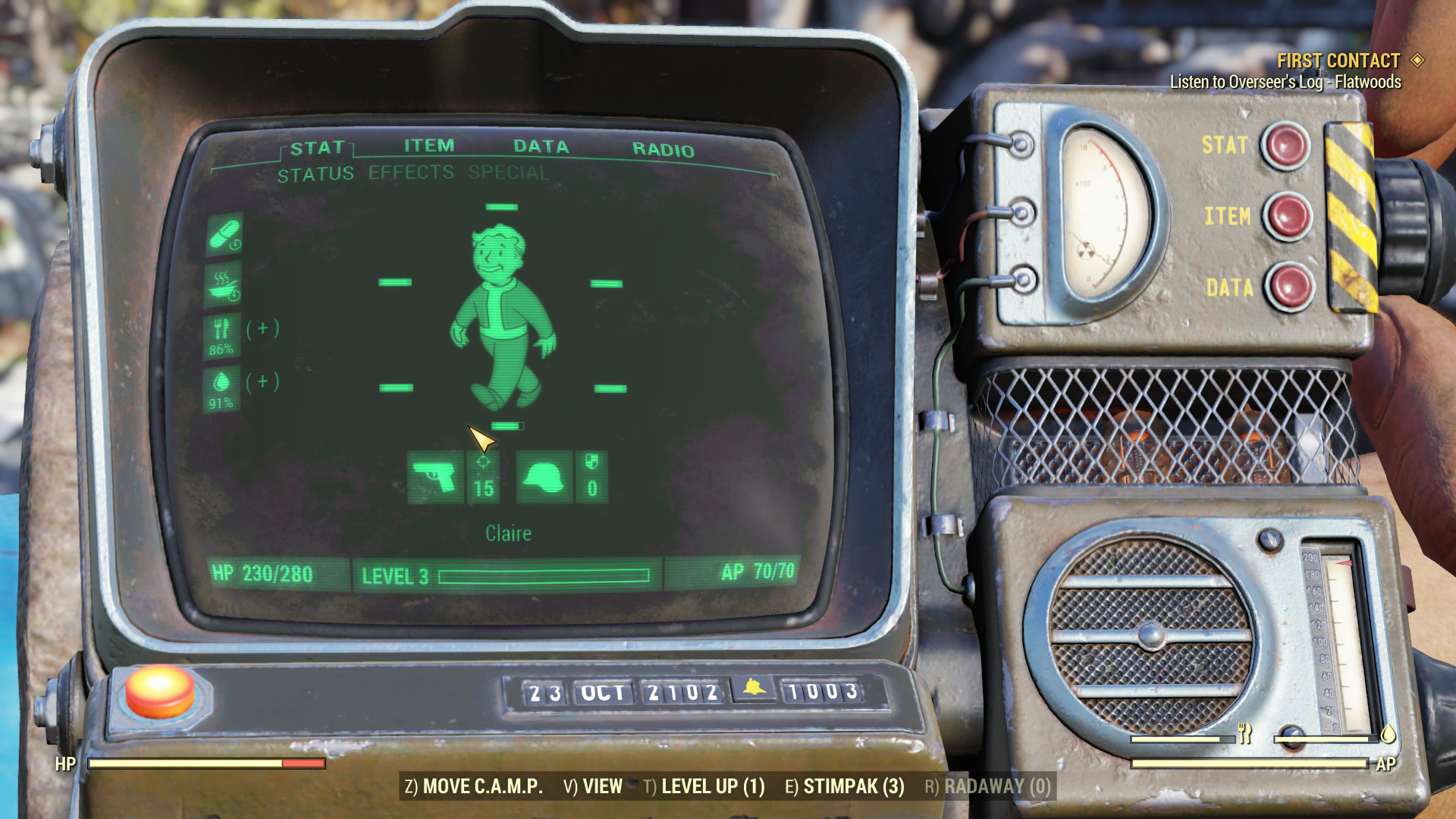Select the STATUS sub-tab

point(315,175)
